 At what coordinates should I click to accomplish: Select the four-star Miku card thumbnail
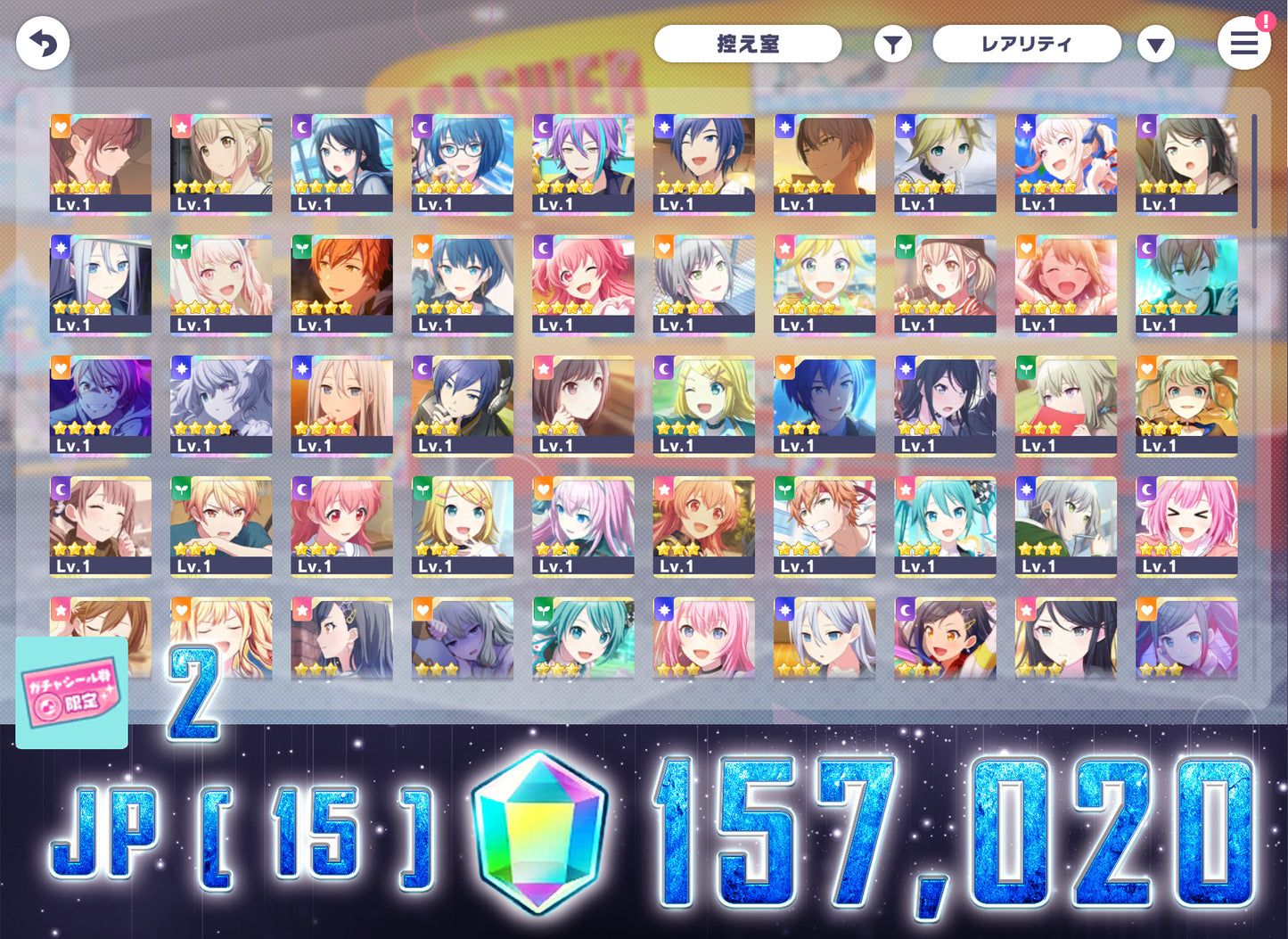click(x=945, y=526)
